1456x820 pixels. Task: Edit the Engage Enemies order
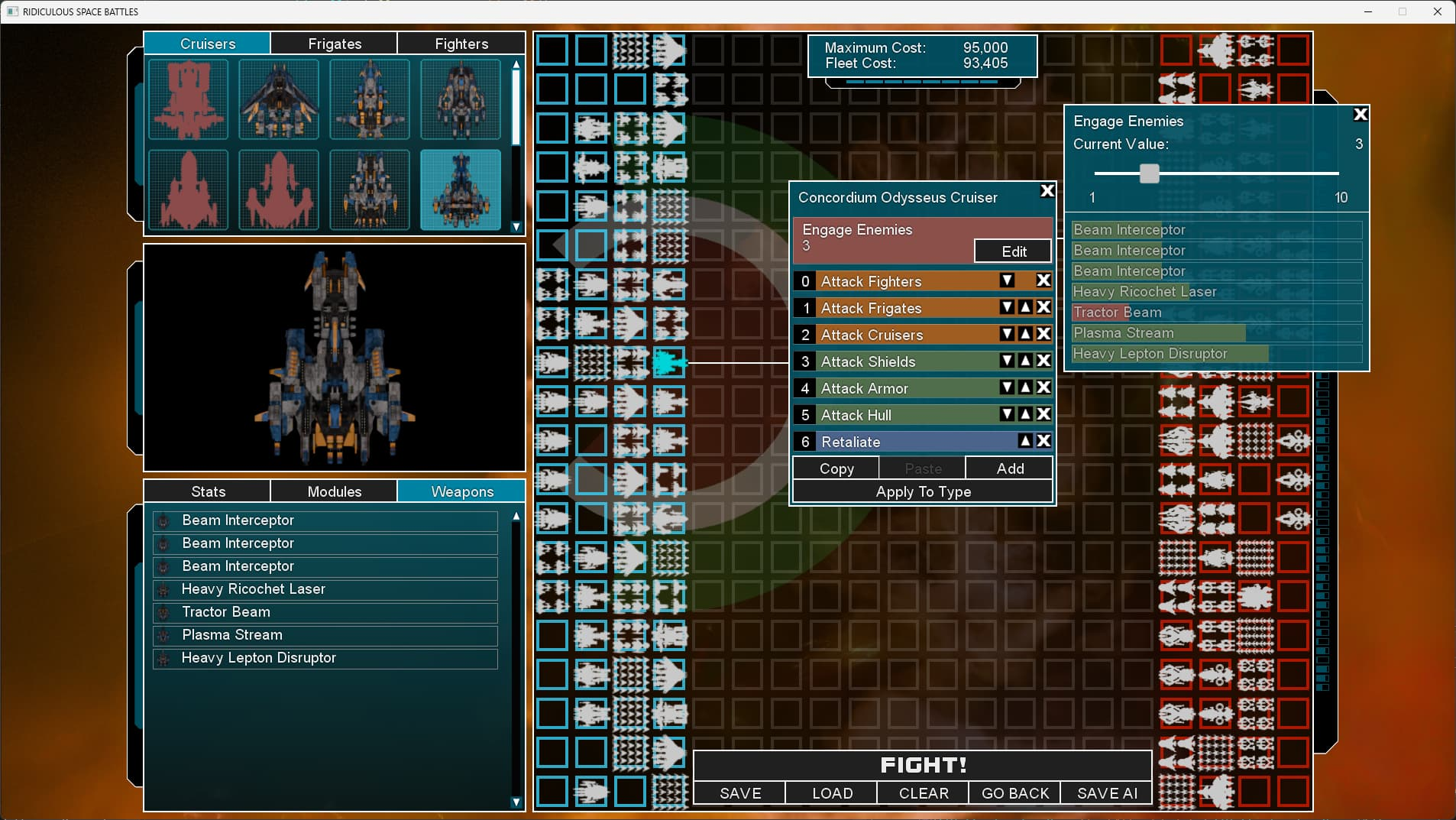click(1013, 251)
